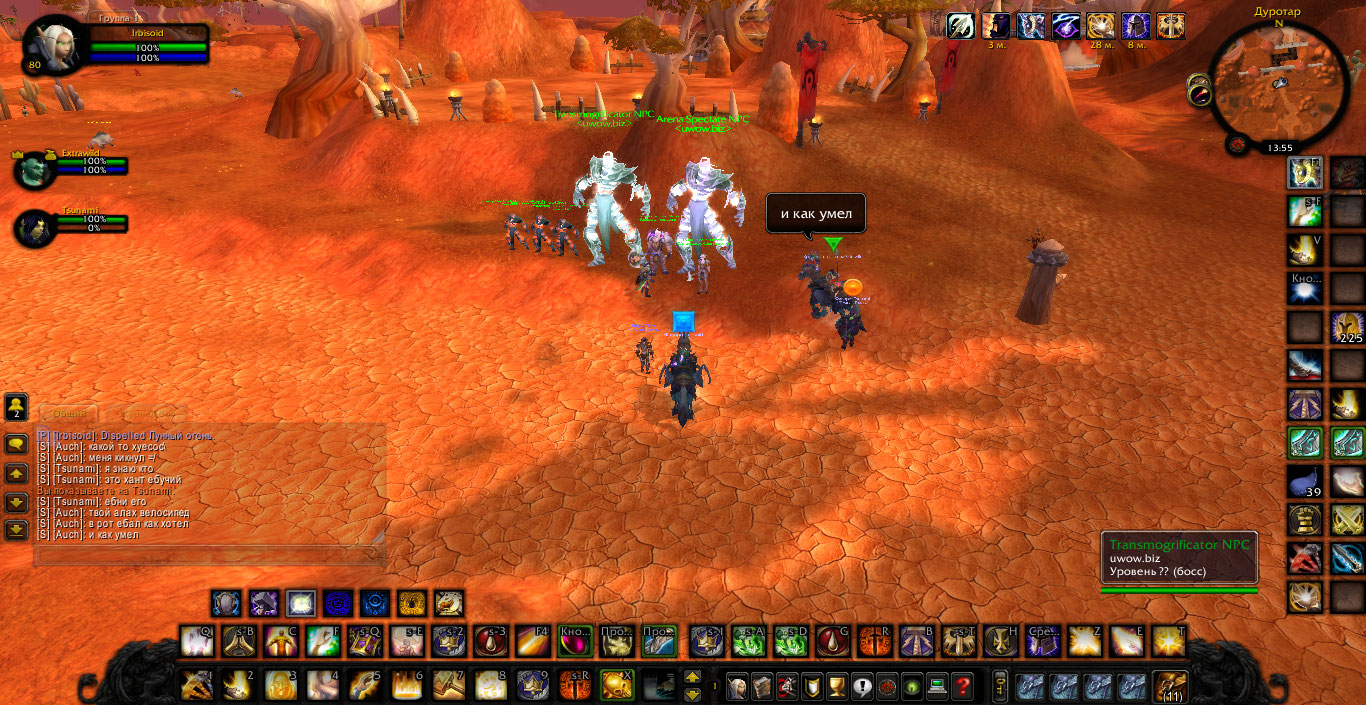Select party member Extrawild's portrait

[x=34, y=170]
